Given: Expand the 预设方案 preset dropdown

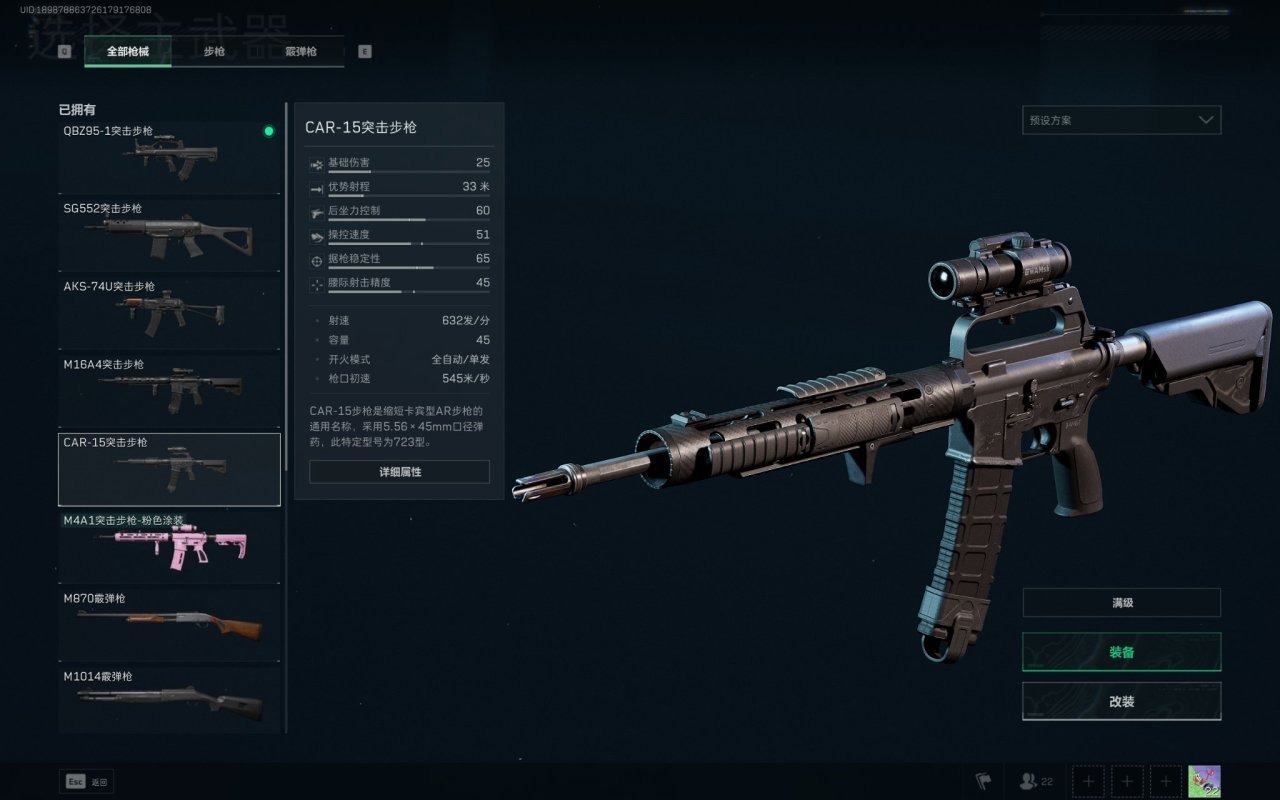Looking at the screenshot, I should (x=1121, y=120).
